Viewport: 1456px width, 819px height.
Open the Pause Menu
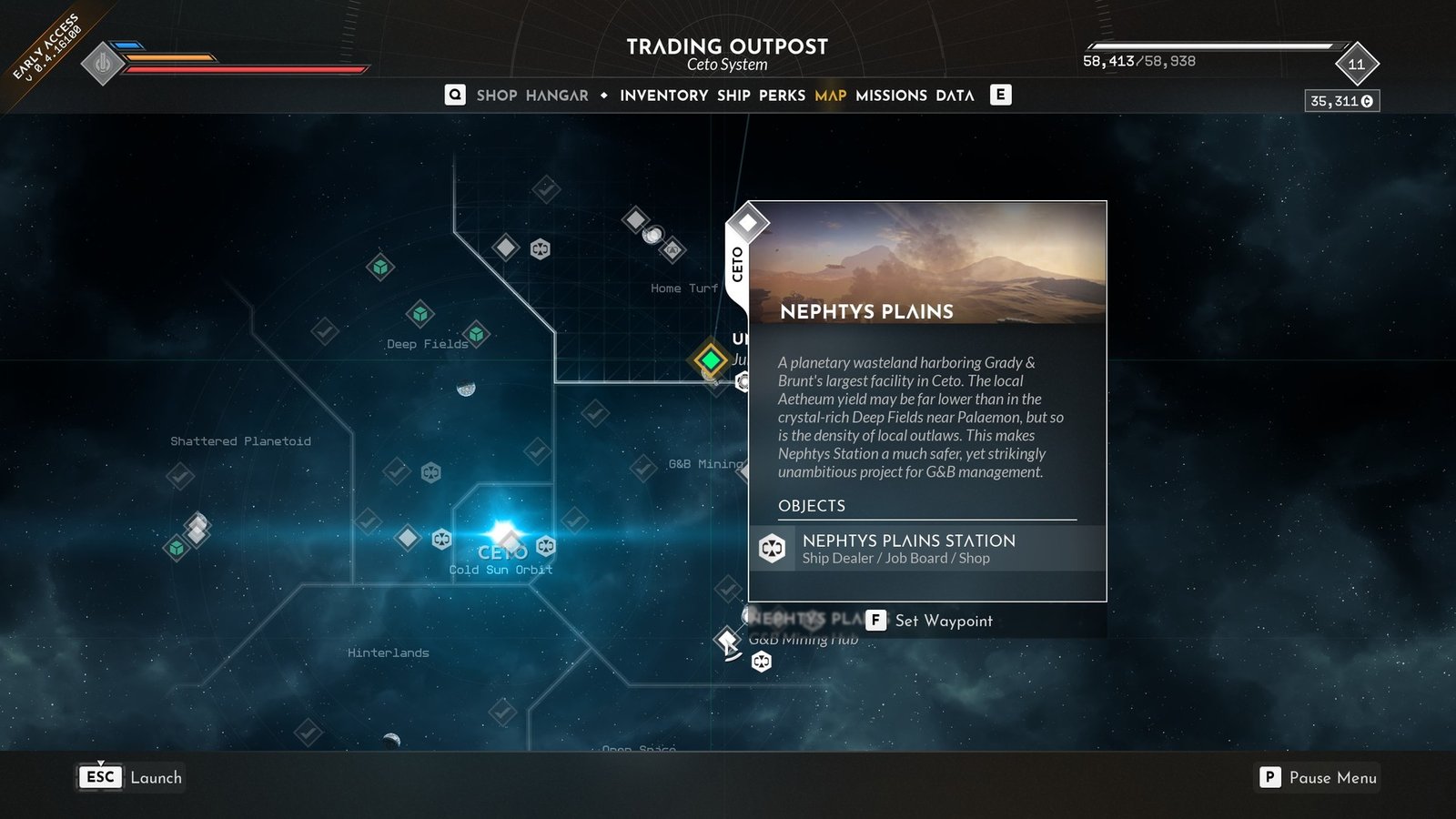(1319, 777)
